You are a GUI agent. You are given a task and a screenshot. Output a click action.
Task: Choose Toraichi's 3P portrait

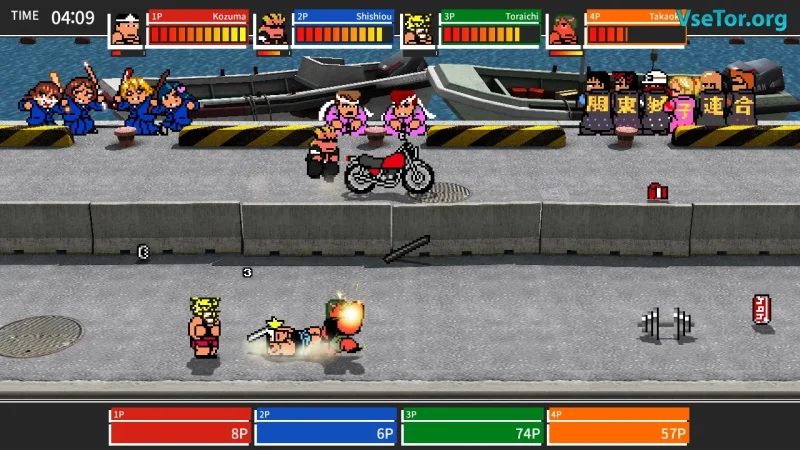pos(419,30)
